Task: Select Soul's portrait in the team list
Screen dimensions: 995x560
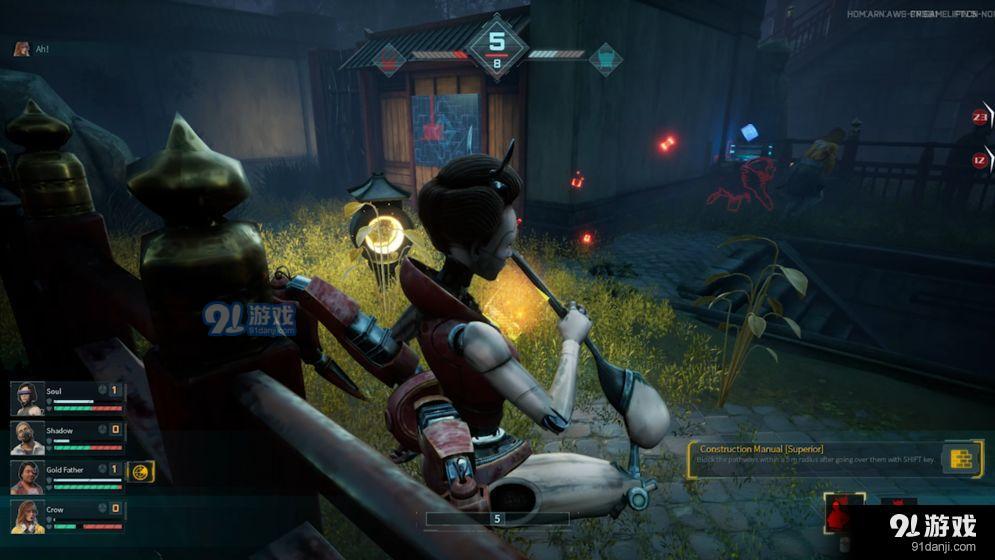Action: [27, 398]
